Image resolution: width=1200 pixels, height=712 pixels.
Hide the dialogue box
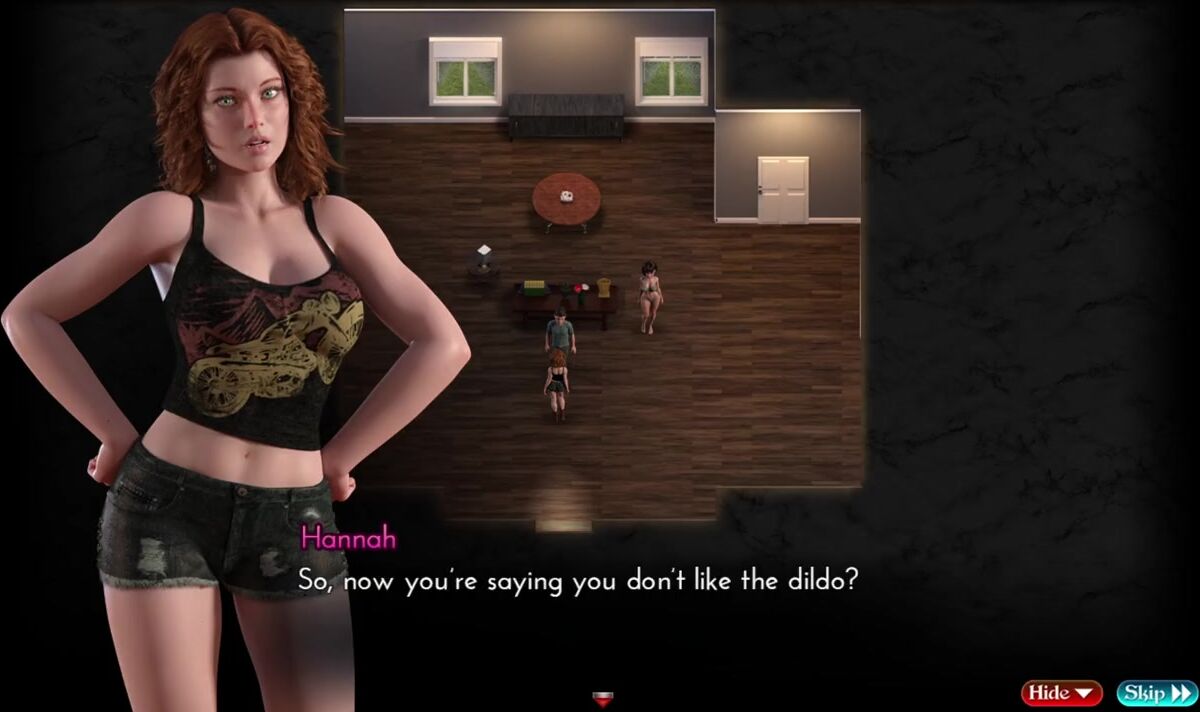tap(1061, 692)
